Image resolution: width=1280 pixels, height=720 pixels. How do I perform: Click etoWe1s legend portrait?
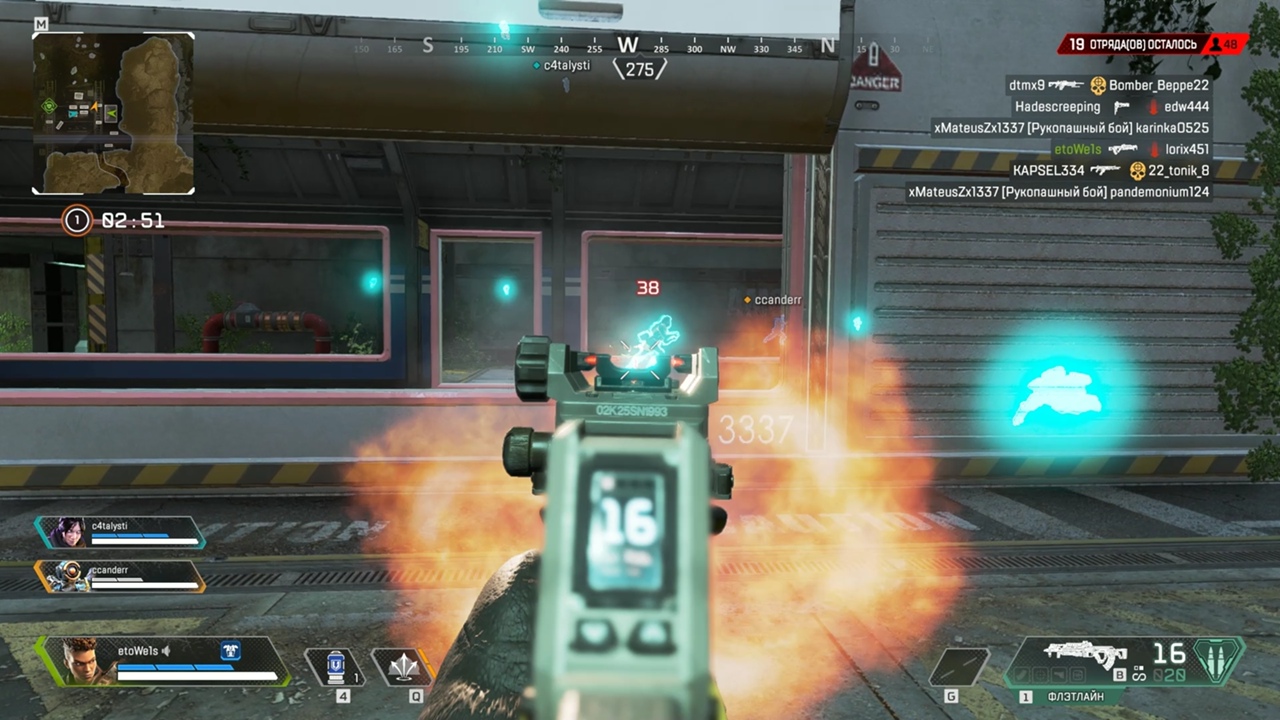[82, 661]
